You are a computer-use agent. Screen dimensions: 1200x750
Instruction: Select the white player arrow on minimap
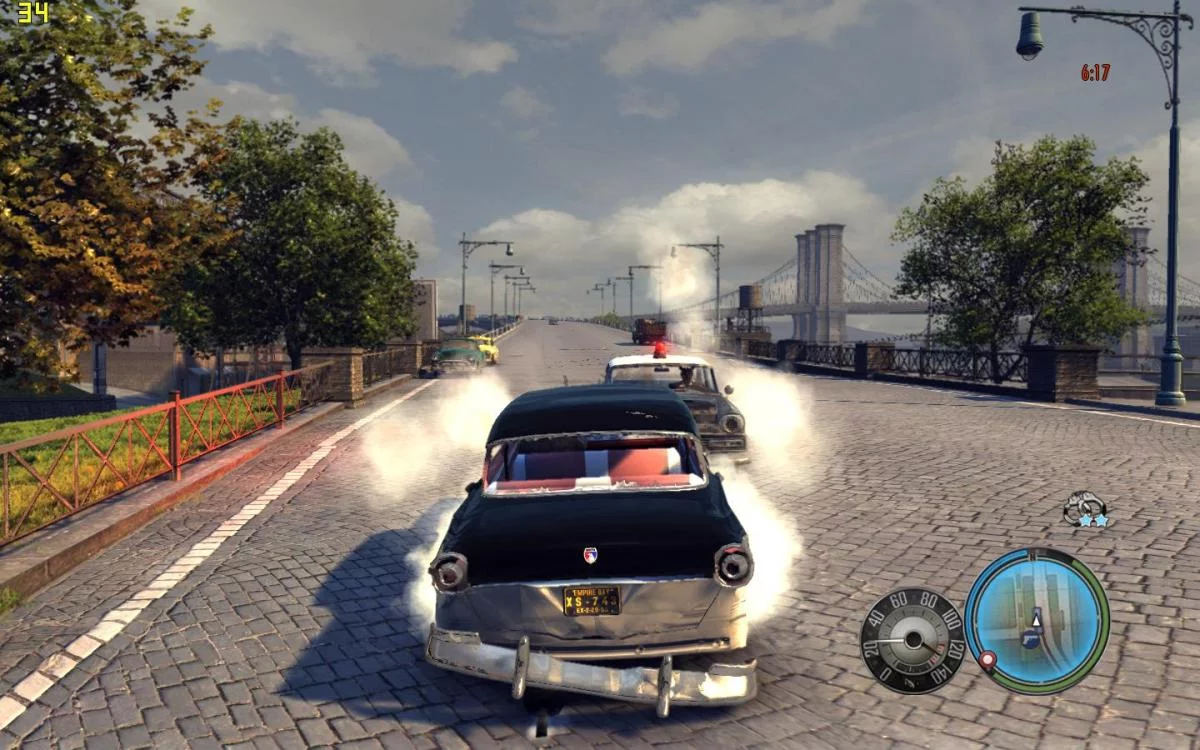pyautogui.click(x=1037, y=619)
